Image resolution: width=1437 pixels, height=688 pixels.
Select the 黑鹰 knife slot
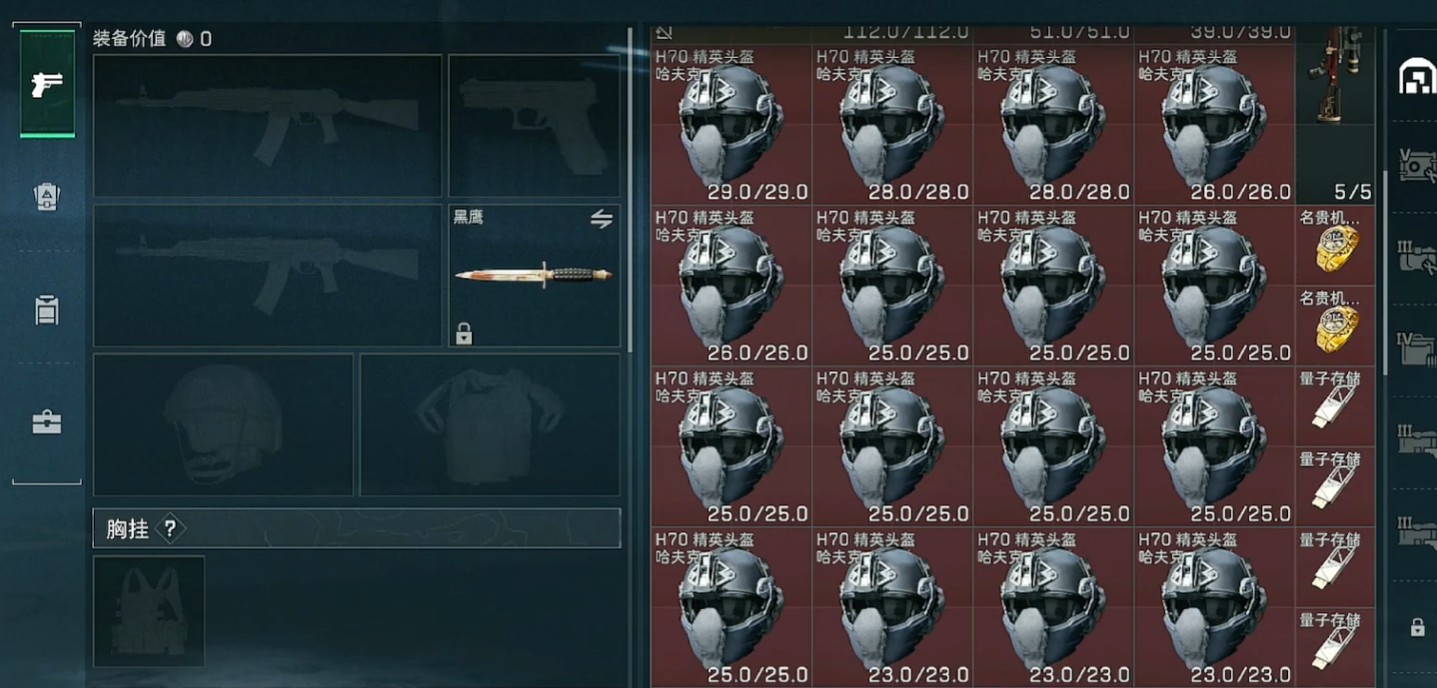click(534, 276)
